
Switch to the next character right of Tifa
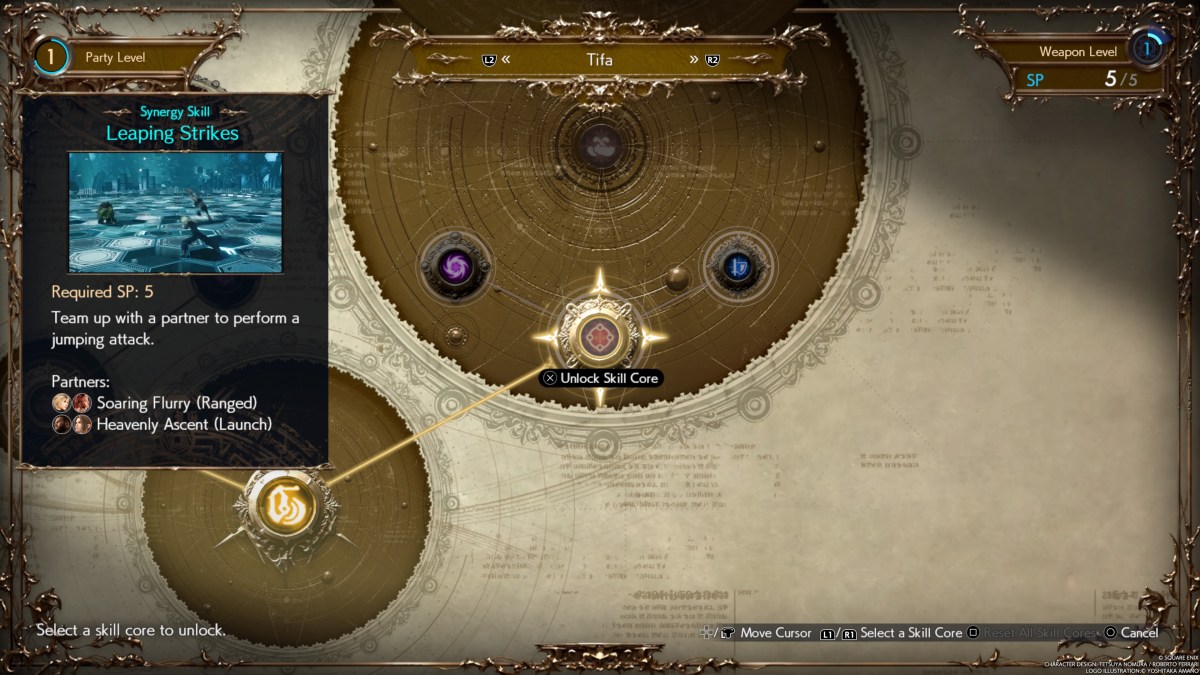point(703,59)
